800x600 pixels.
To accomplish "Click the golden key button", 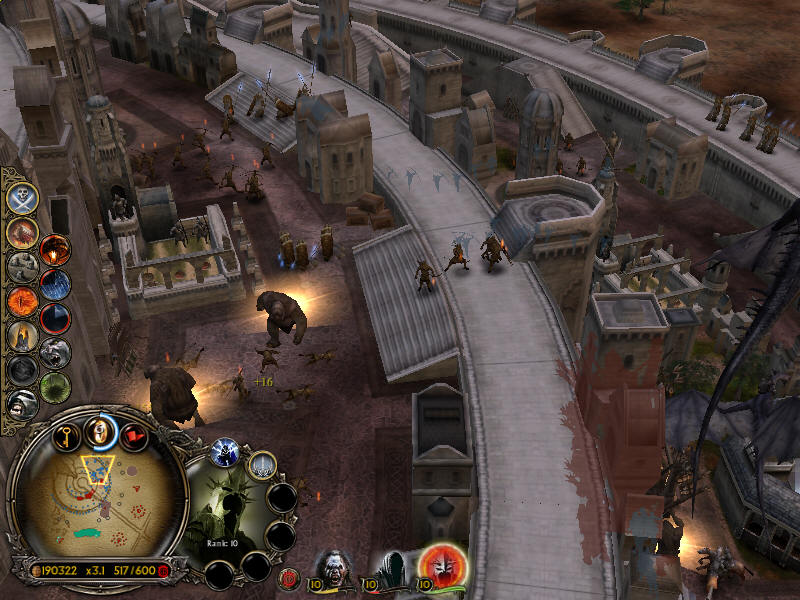I will click(67, 435).
